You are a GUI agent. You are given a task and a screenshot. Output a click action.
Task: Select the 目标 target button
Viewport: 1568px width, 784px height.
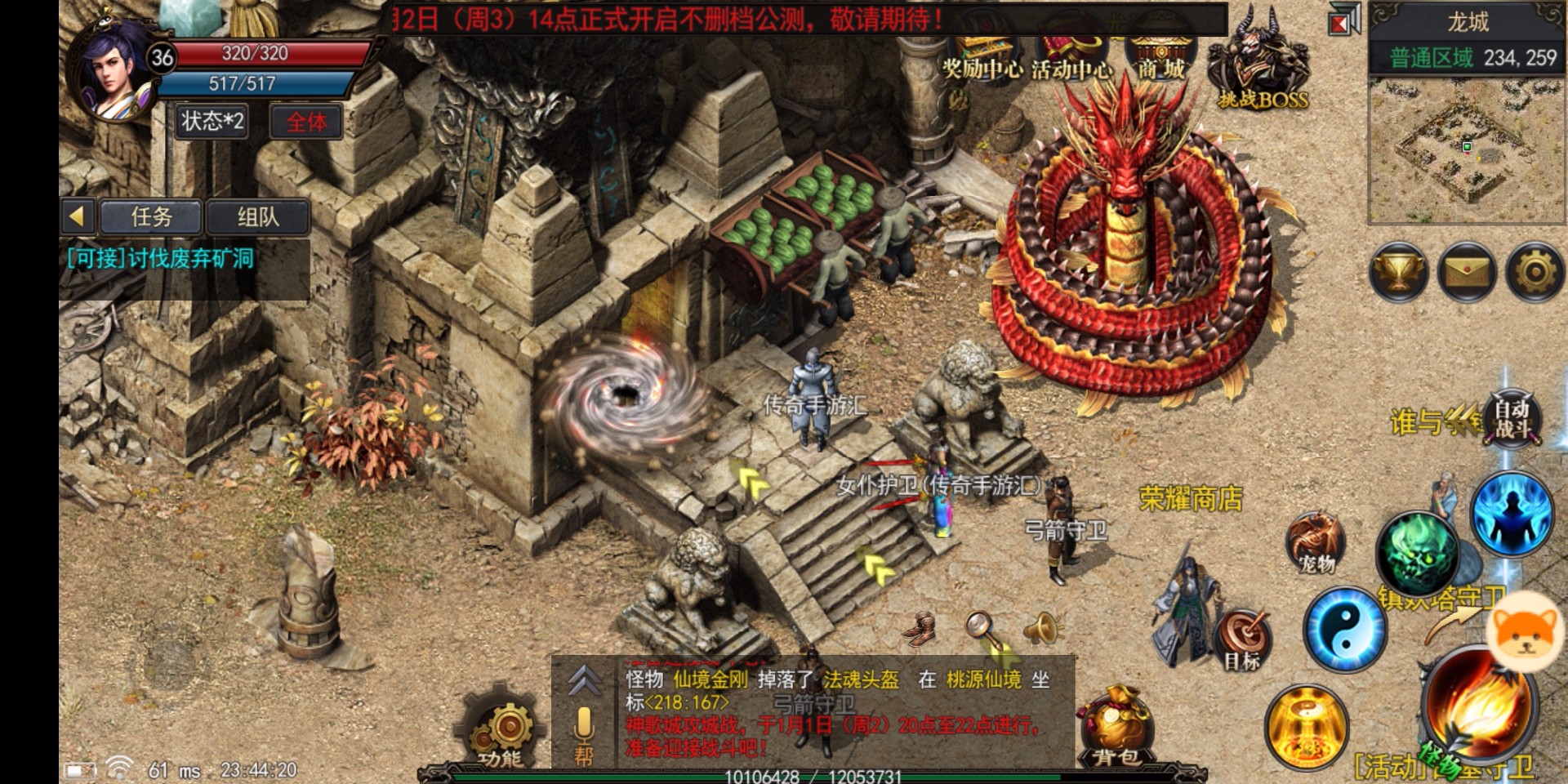(x=1243, y=641)
